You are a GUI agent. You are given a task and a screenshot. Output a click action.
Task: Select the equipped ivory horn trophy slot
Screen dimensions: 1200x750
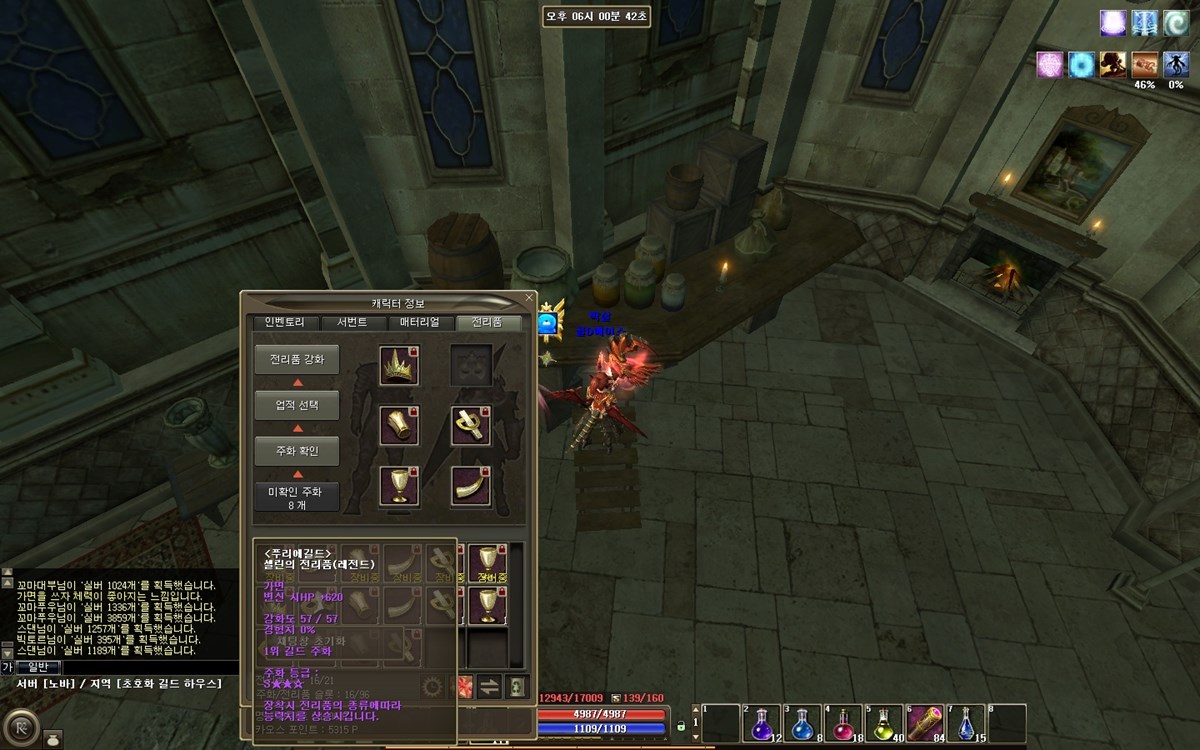tap(470, 486)
